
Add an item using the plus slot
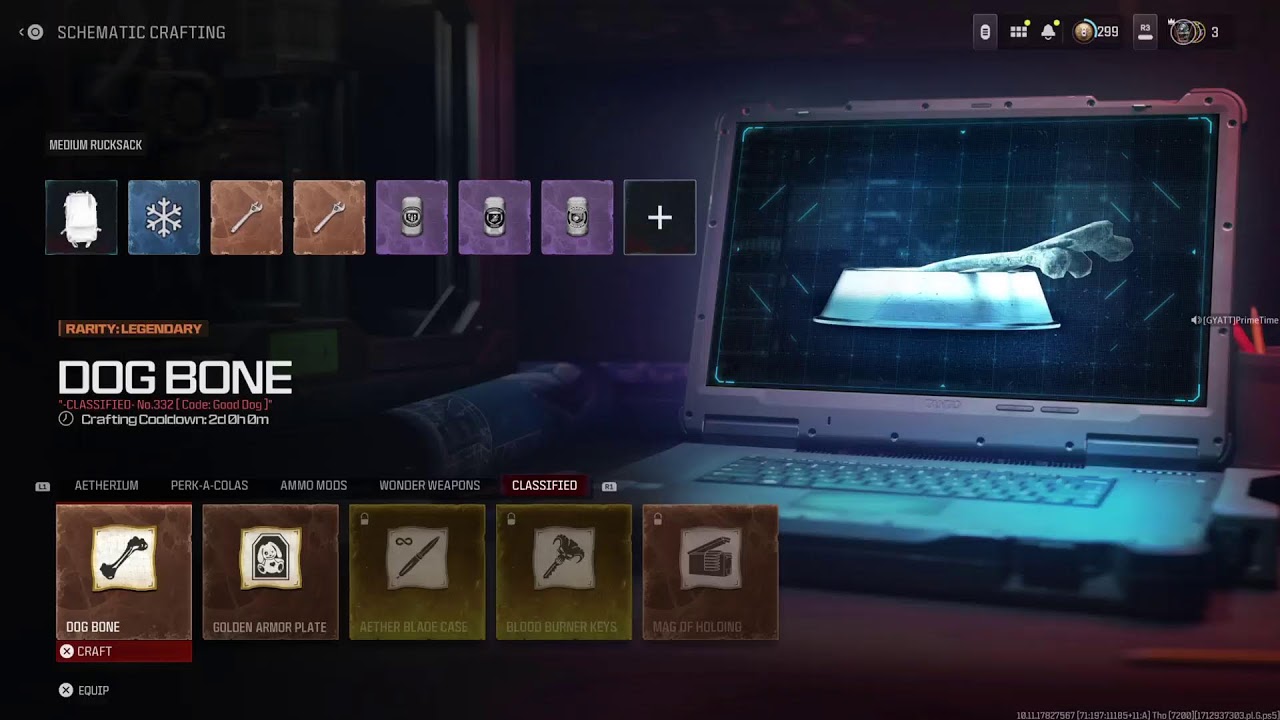[x=659, y=216]
